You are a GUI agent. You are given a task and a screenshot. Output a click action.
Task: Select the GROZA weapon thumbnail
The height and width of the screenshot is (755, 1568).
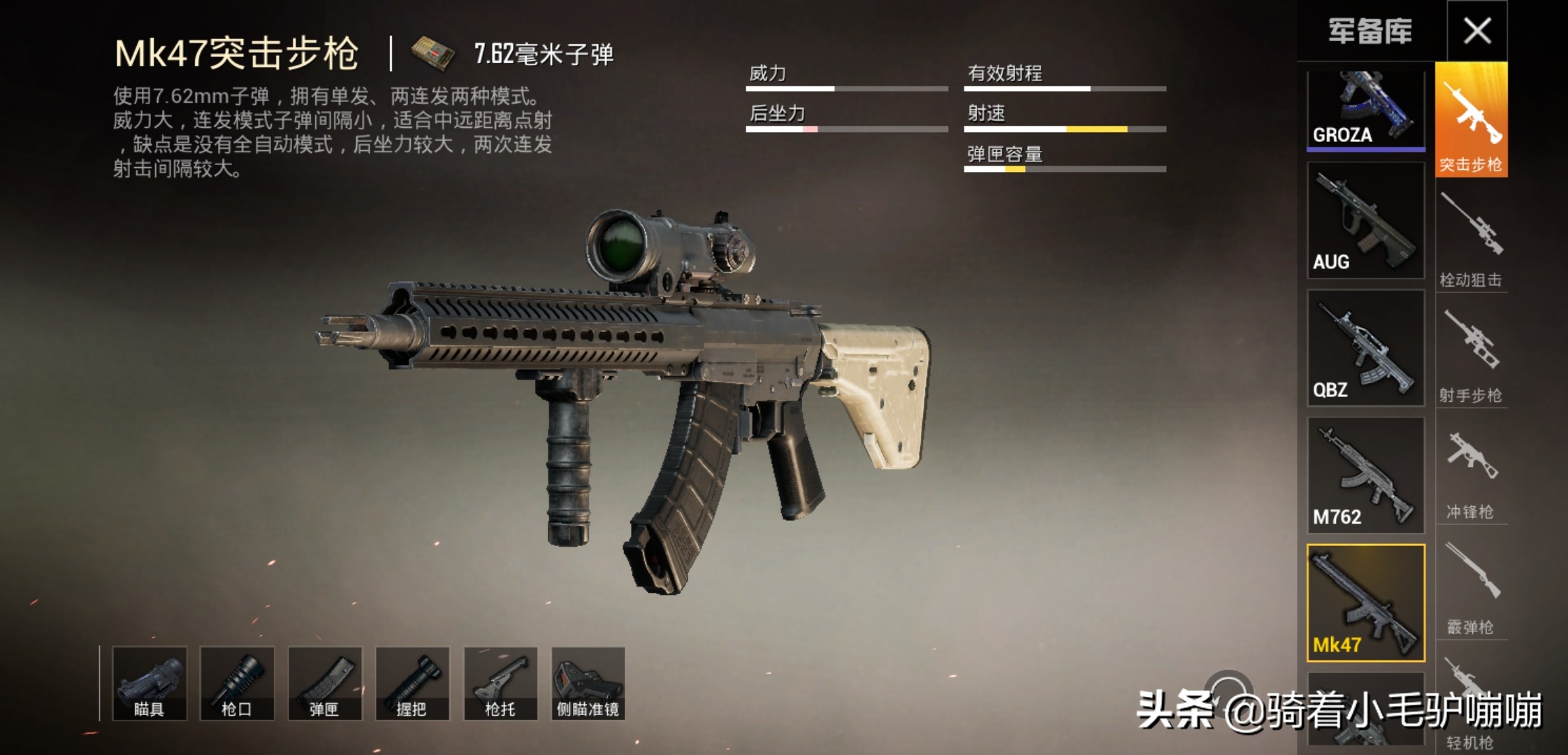click(1365, 110)
